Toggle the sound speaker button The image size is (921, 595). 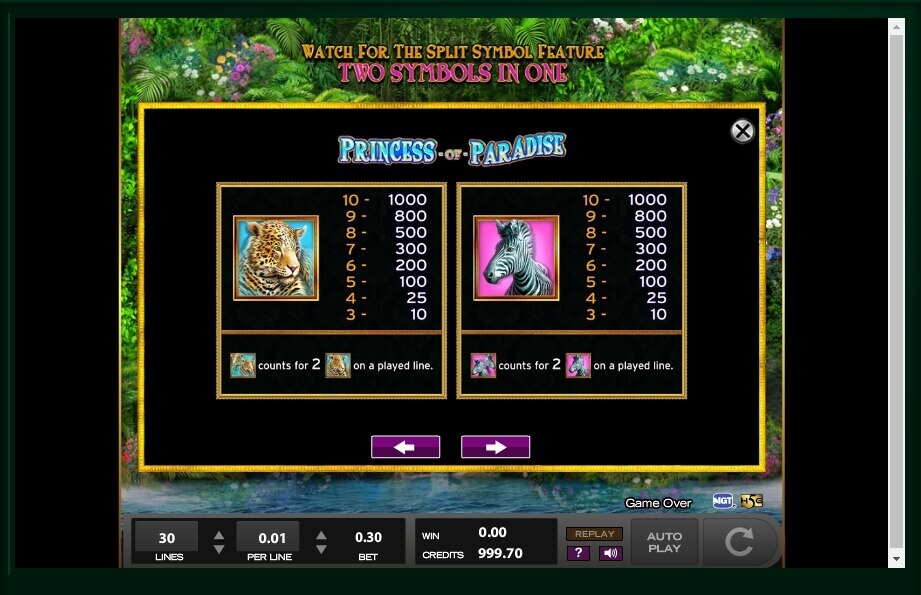(611, 553)
